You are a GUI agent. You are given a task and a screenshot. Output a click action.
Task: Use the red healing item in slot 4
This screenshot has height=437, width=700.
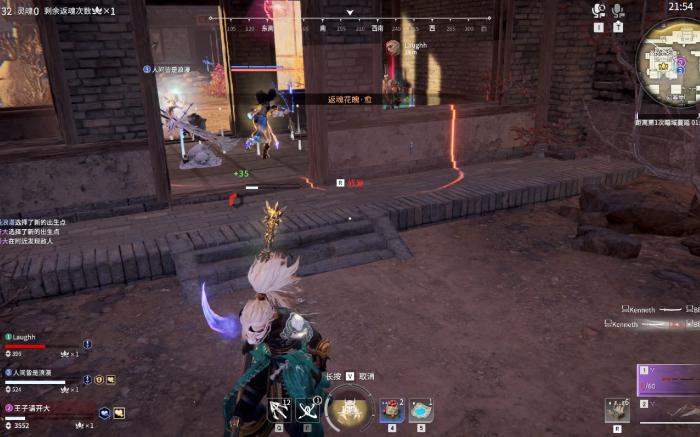pyautogui.click(x=391, y=409)
